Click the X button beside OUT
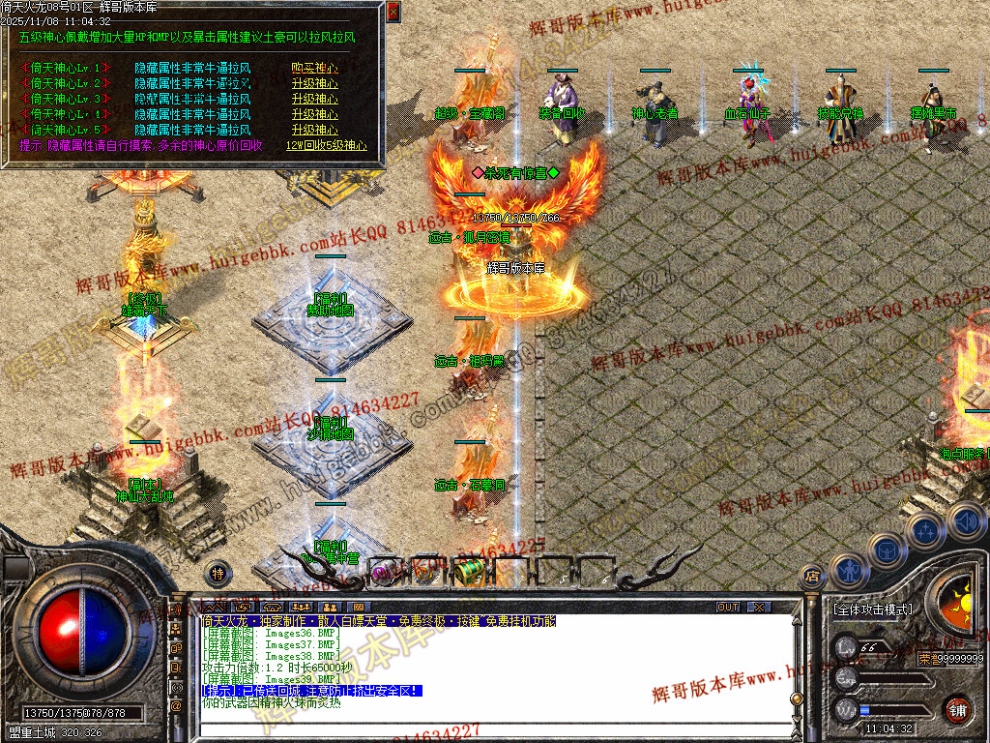 (759, 607)
